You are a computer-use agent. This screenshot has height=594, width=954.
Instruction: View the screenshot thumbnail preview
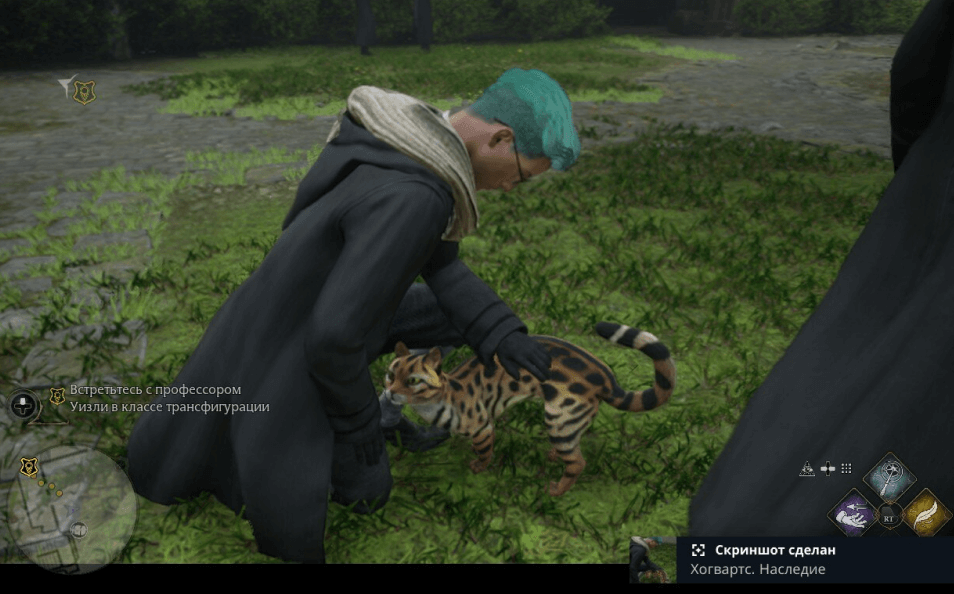(653, 559)
